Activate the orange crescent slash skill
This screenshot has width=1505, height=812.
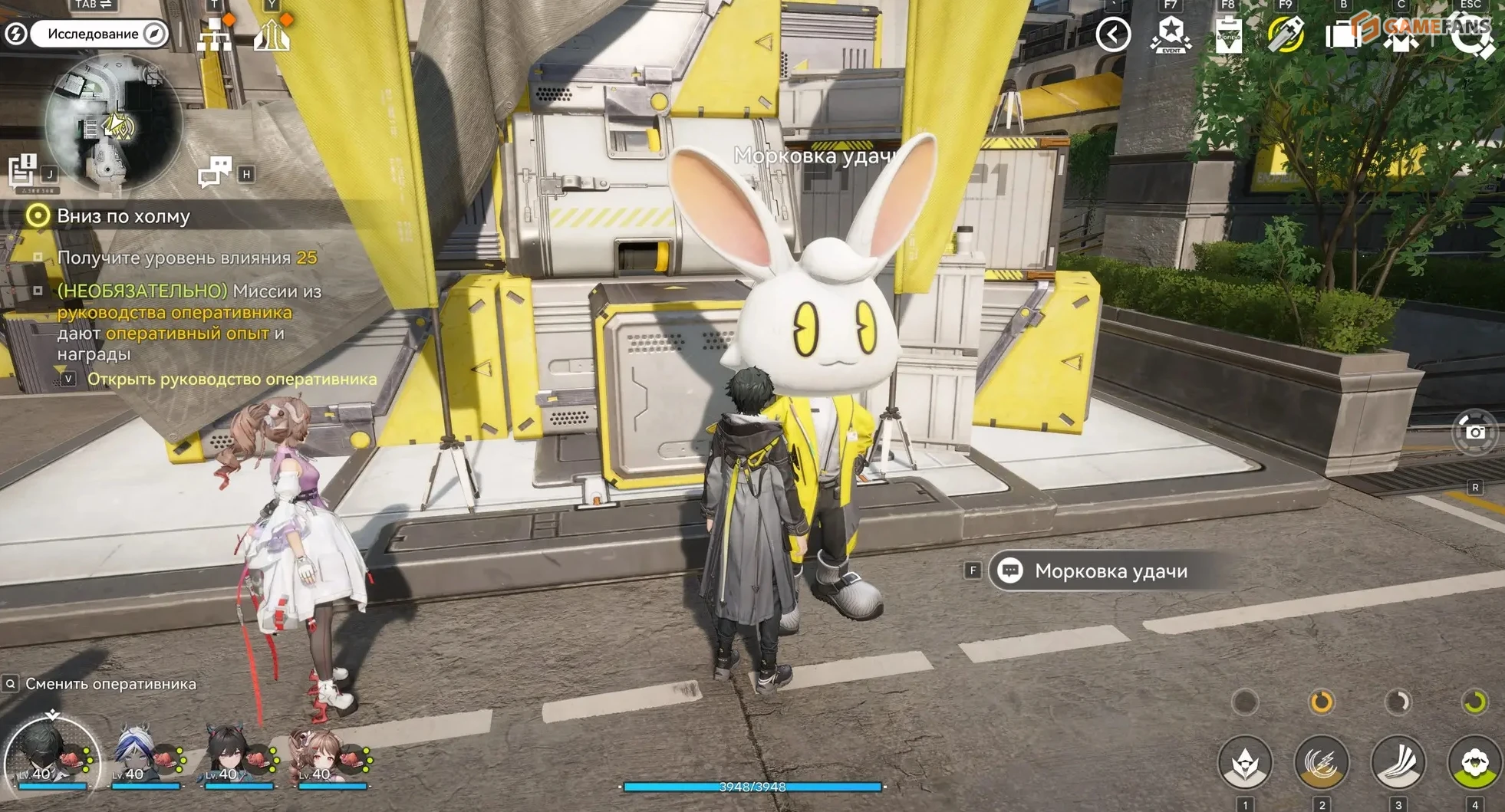tap(1321, 762)
